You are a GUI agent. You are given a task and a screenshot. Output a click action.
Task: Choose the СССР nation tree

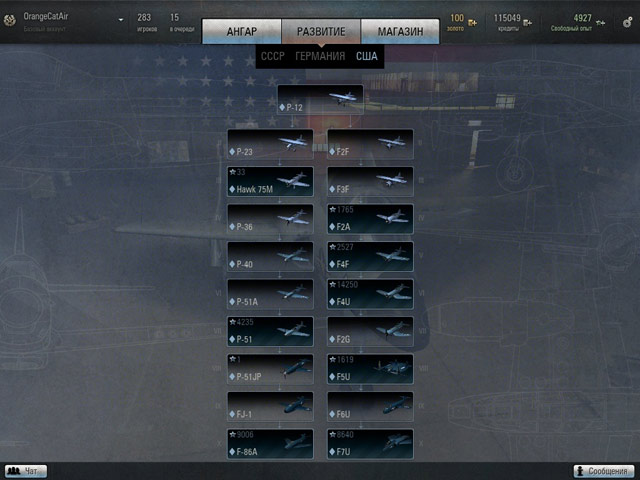272,57
